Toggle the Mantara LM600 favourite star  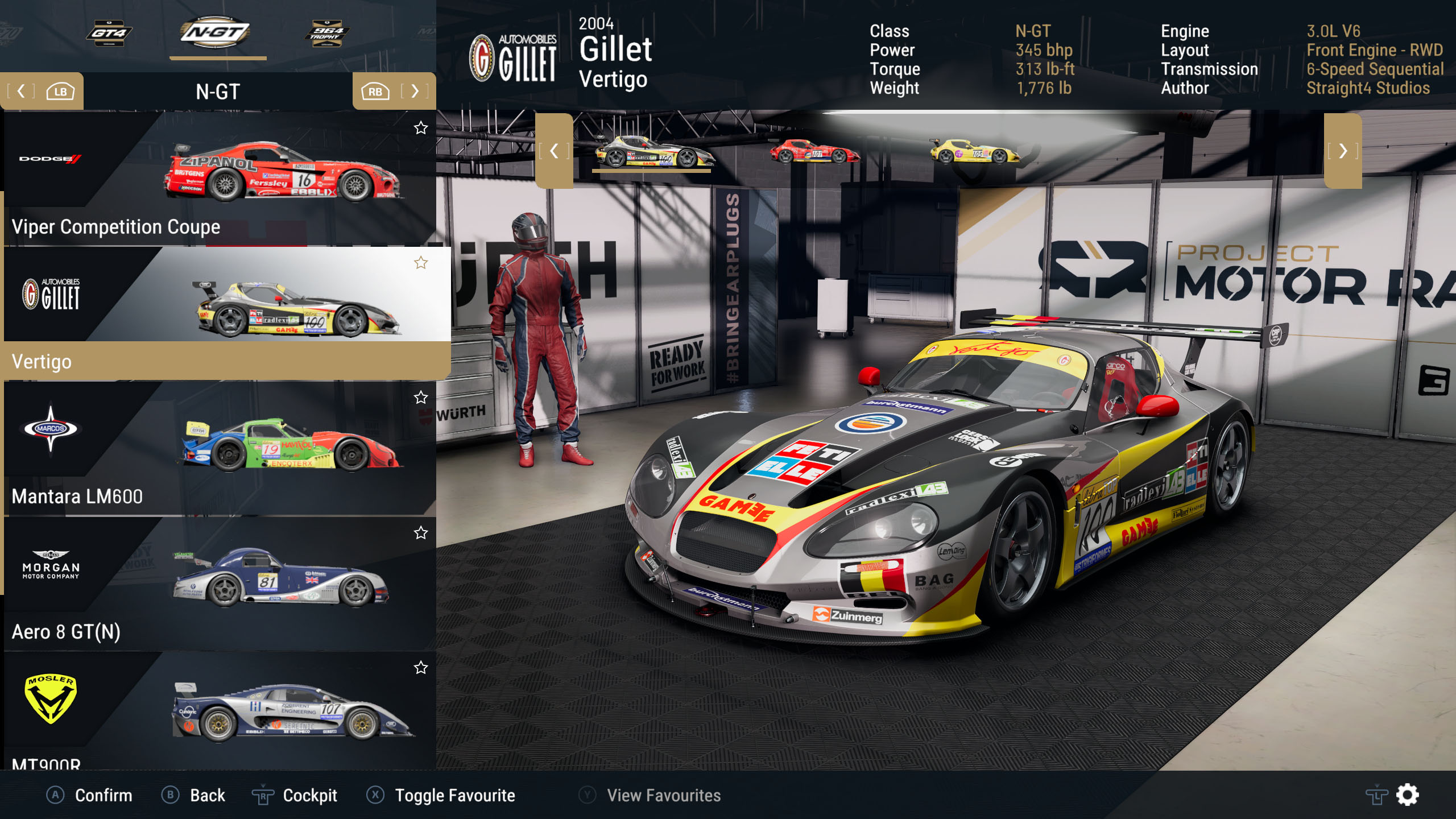[x=421, y=398]
